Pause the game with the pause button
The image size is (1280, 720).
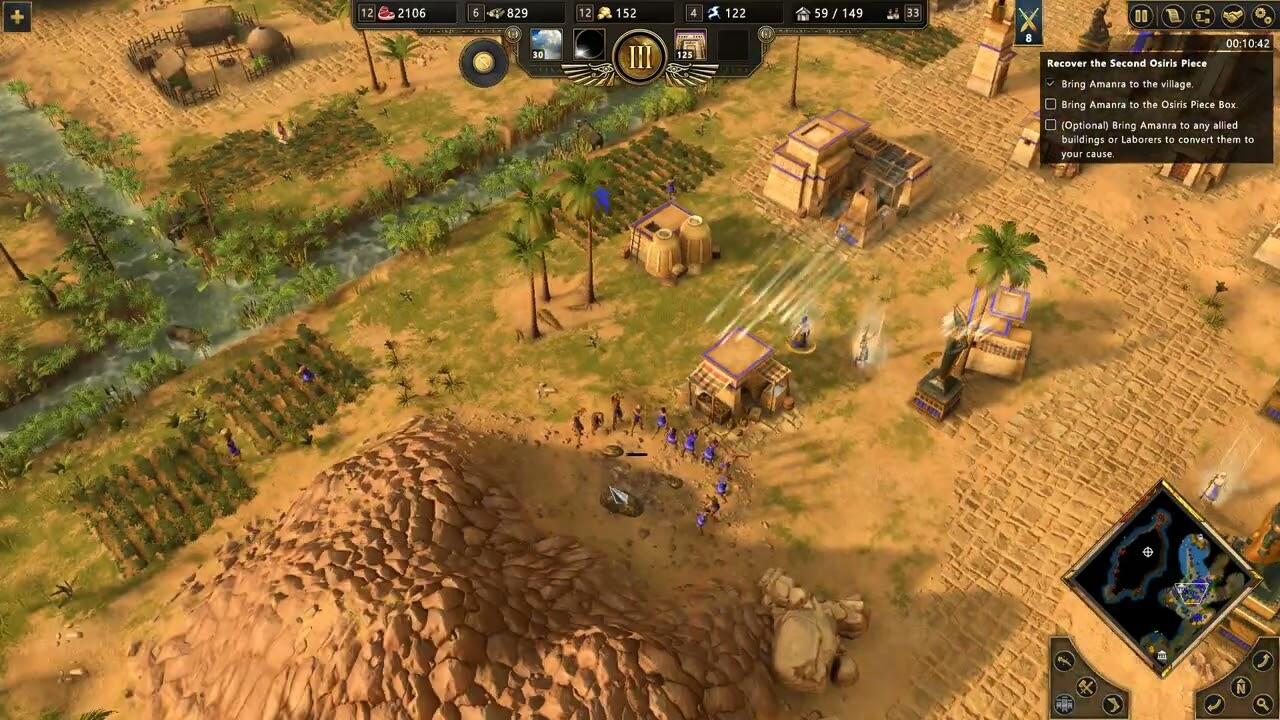click(1141, 15)
